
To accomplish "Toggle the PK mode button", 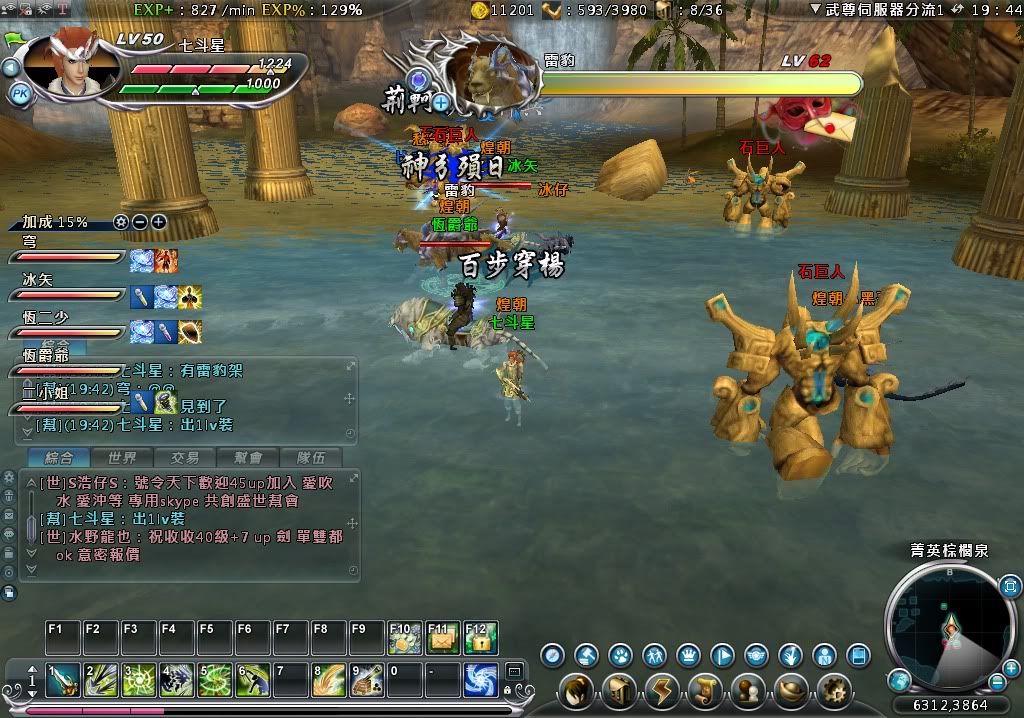I will coord(20,94).
